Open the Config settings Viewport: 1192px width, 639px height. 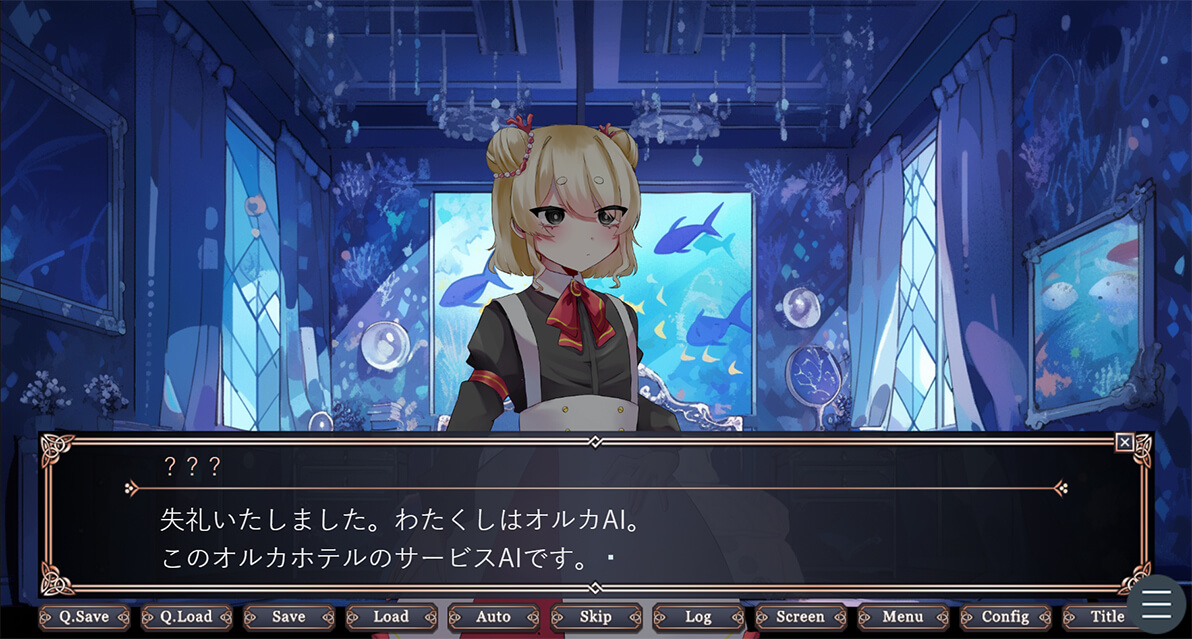coord(1005,617)
